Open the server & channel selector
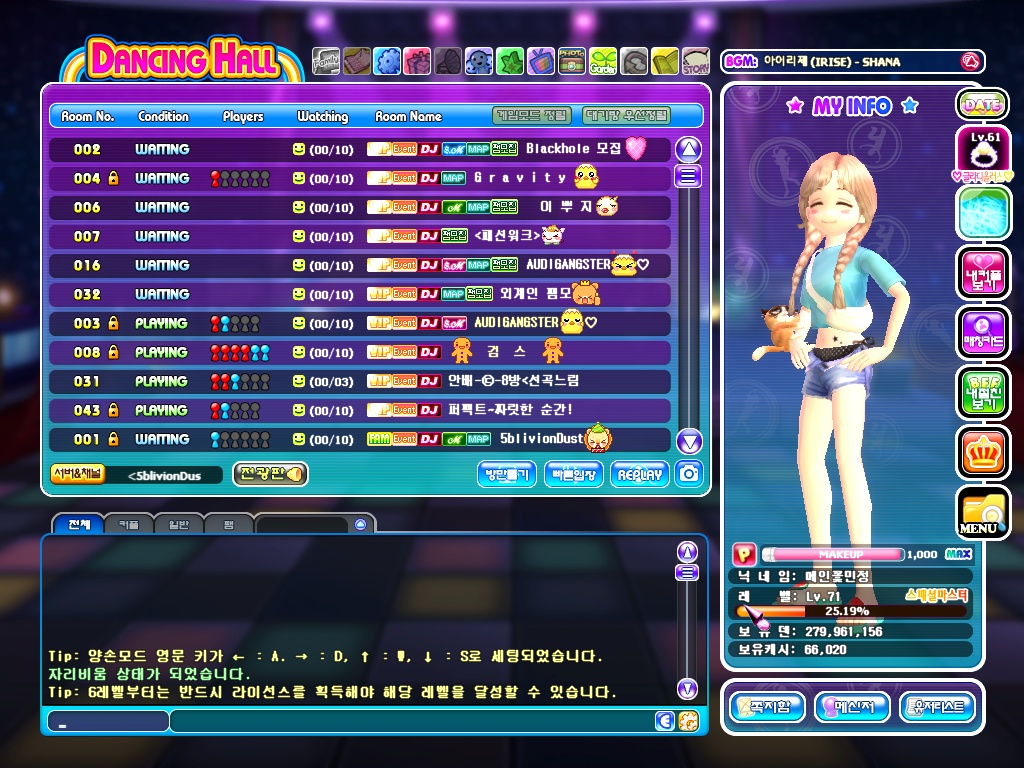 coord(78,474)
